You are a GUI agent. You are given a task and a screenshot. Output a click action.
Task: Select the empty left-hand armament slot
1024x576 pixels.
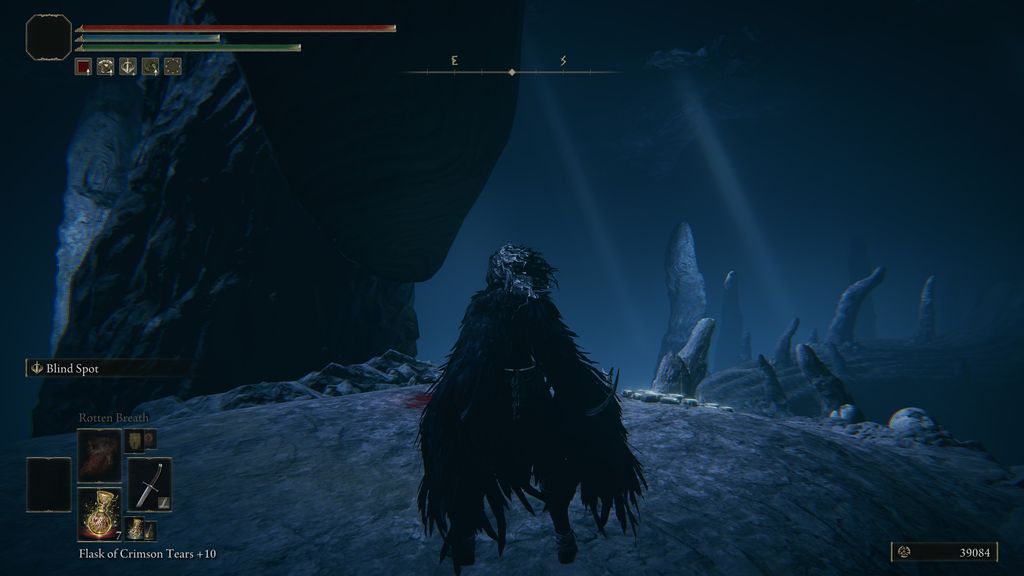point(49,484)
